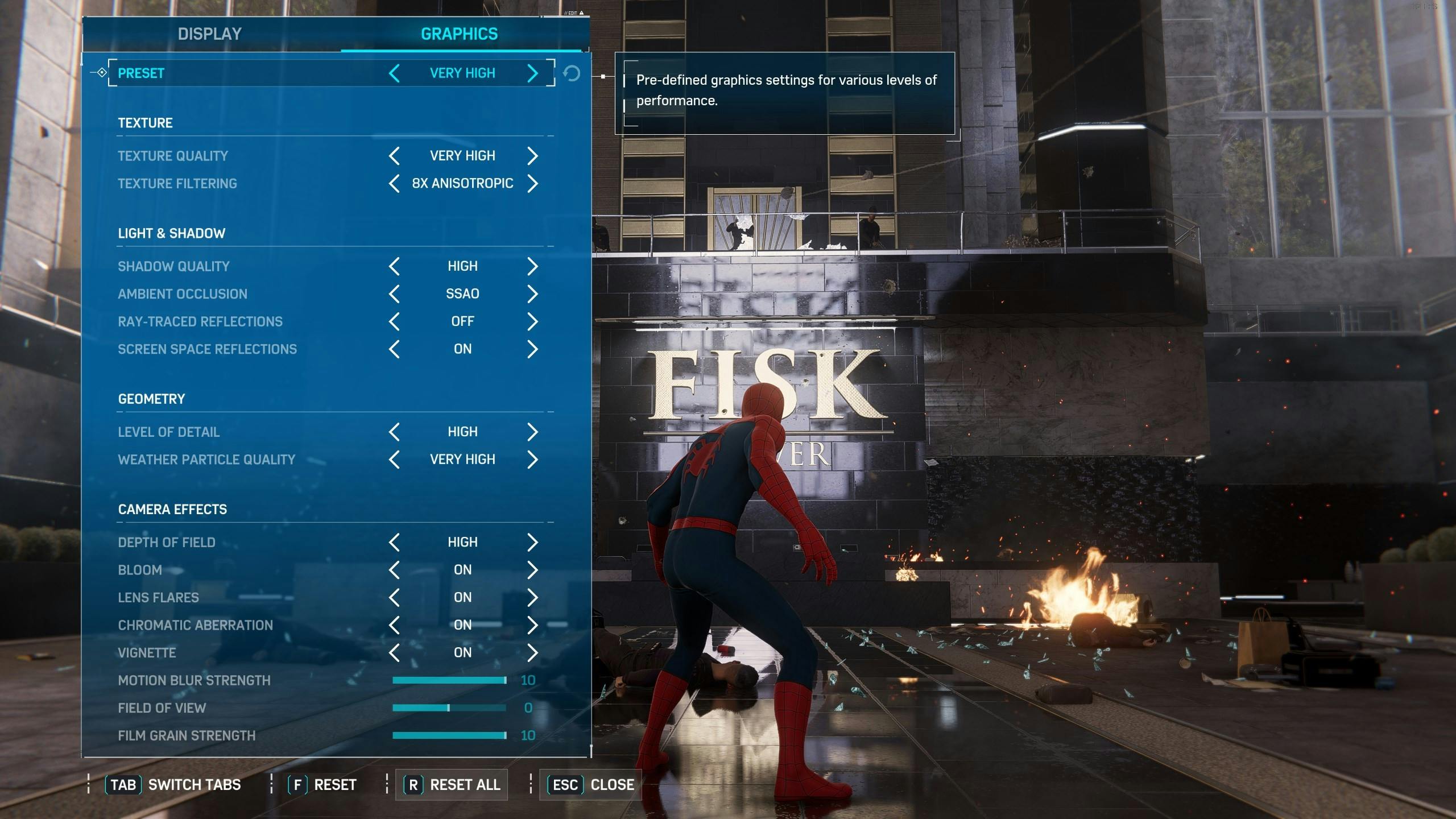Turn off Chromatic Aberration via left arrow
Screen dimensions: 1456x819
click(x=394, y=625)
